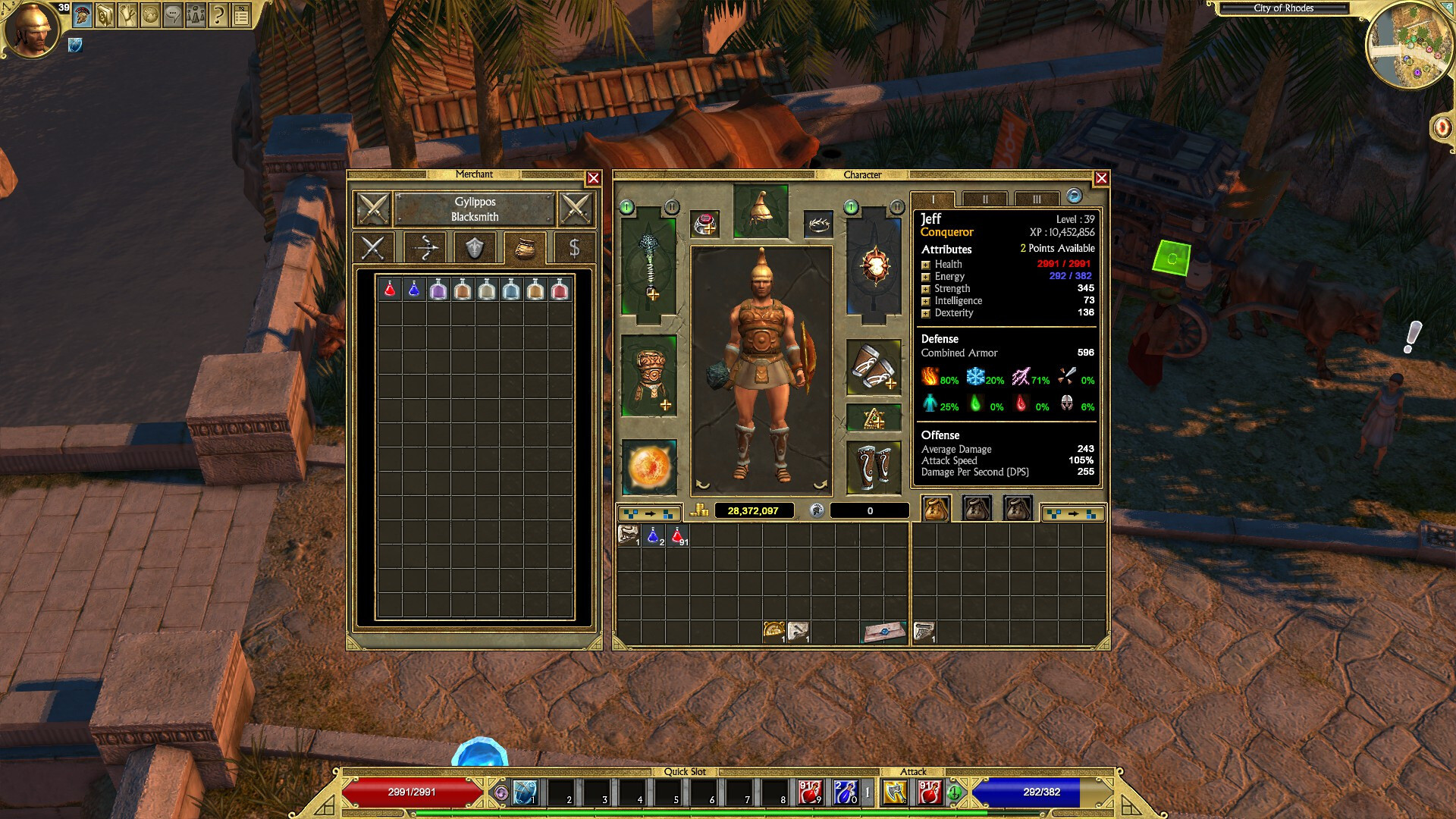
Task: Add a point to Strength
Action: coord(926,289)
